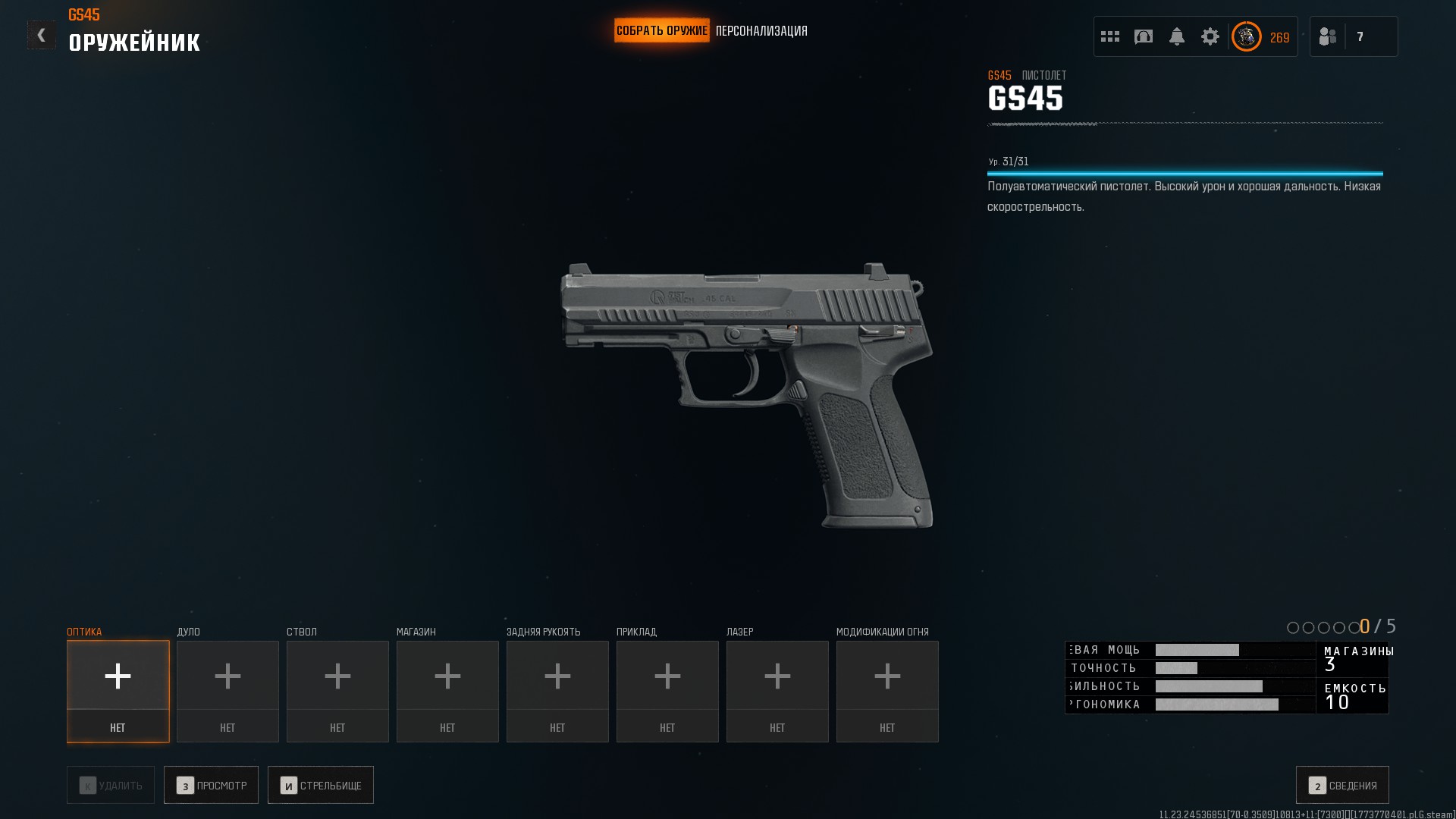Choose the Приклад attachment slot
Viewport: 1456px width, 819px height.
pyautogui.click(x=667, y=691)
